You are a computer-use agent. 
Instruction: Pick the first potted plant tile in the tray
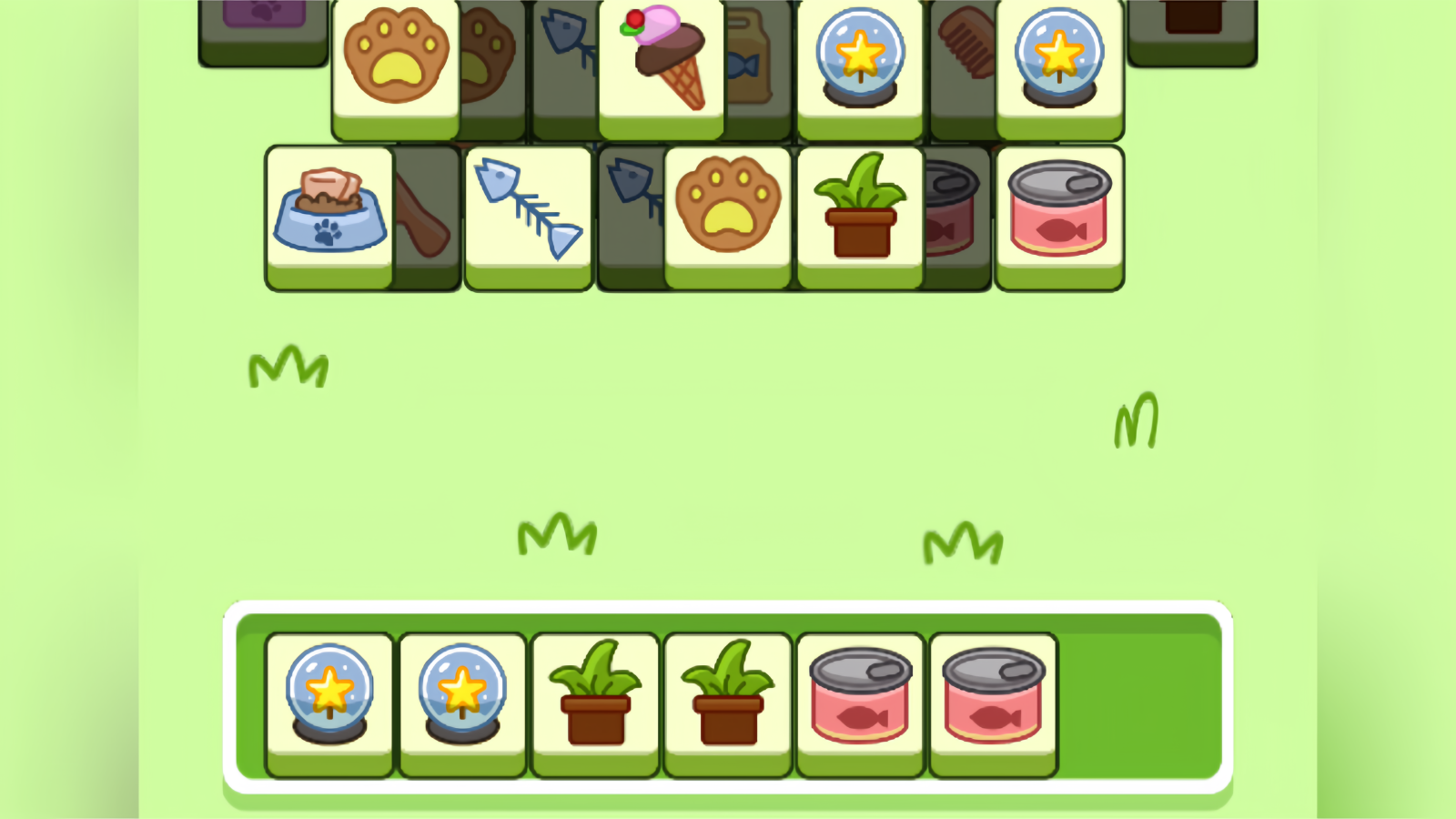point(594,701)
